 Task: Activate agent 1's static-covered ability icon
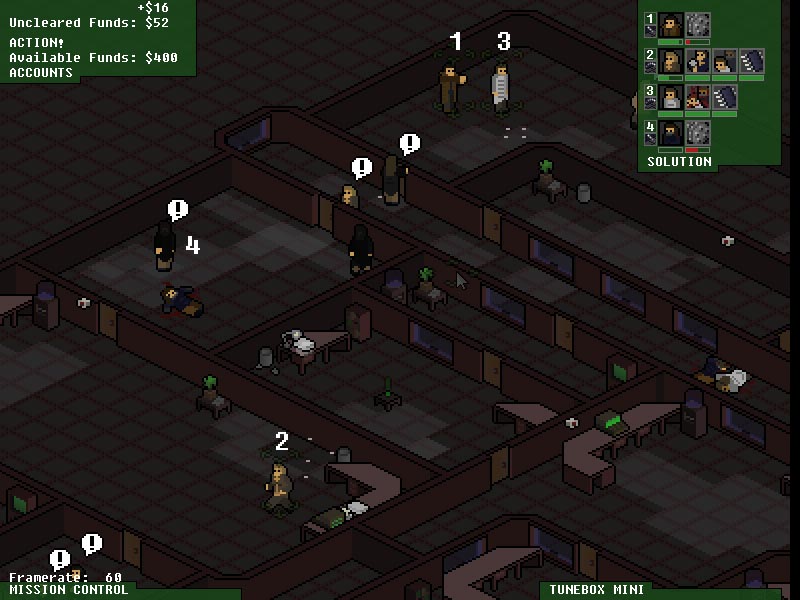pyautogui.click(x=698, y=25)
